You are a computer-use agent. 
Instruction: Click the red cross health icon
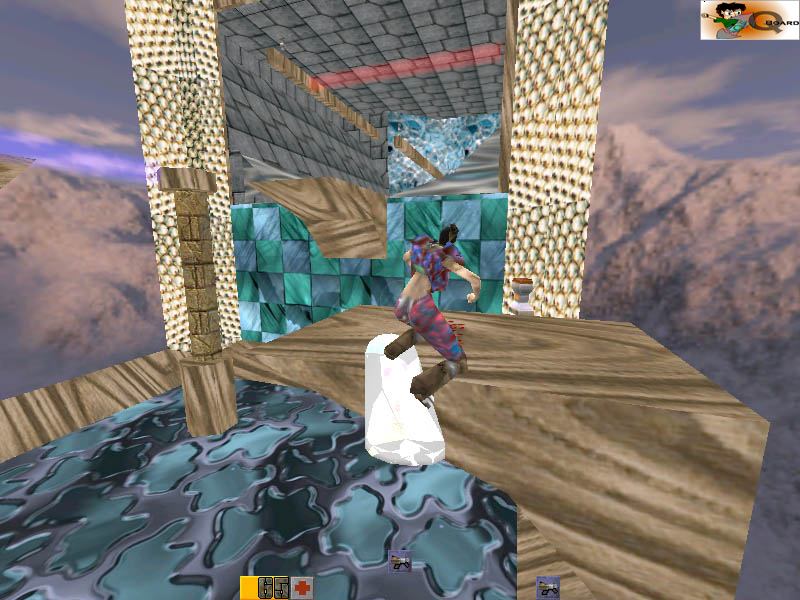pos(302,588)
